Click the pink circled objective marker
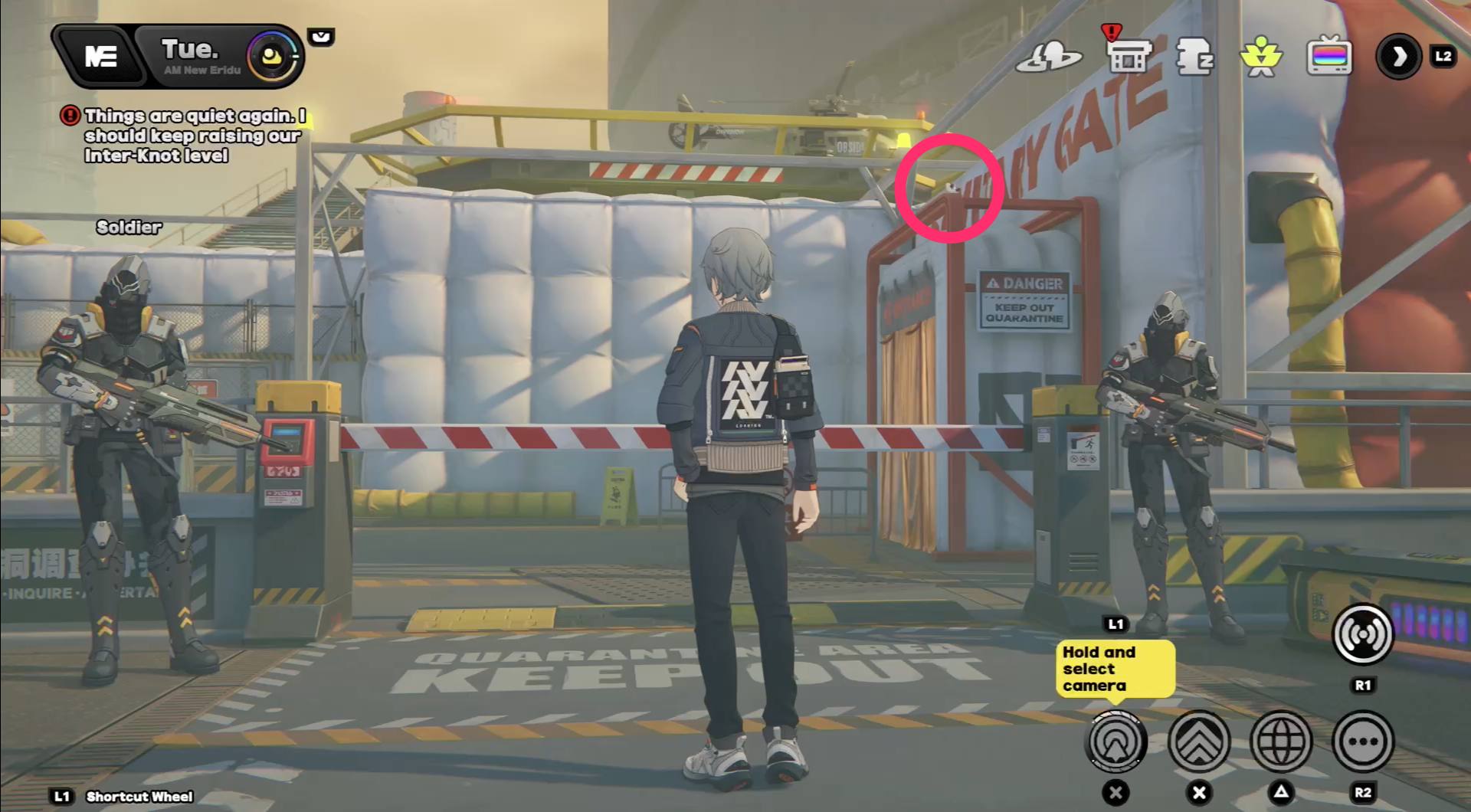 tap(950, 189)
